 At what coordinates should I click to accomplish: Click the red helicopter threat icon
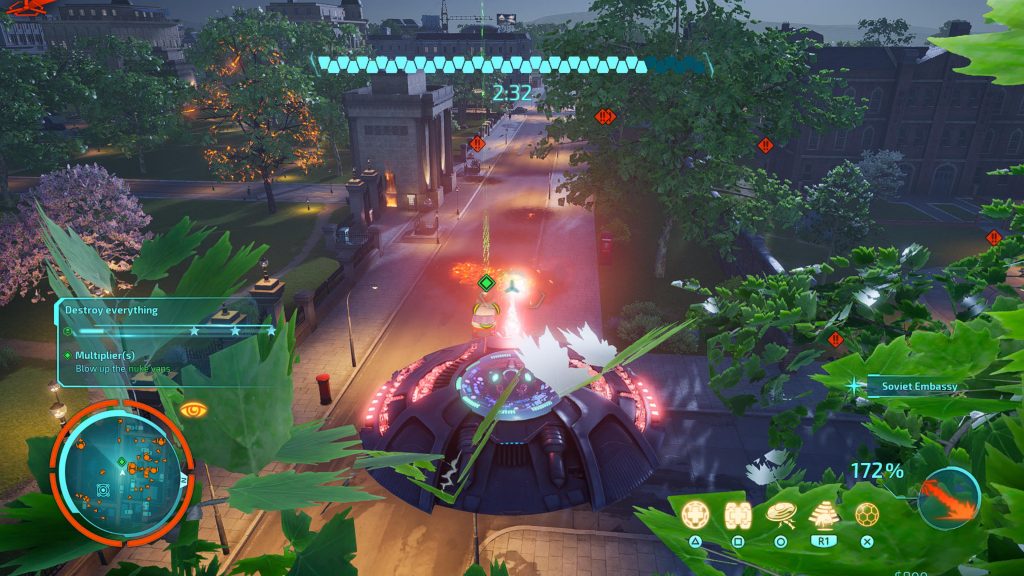pos(26,10)
